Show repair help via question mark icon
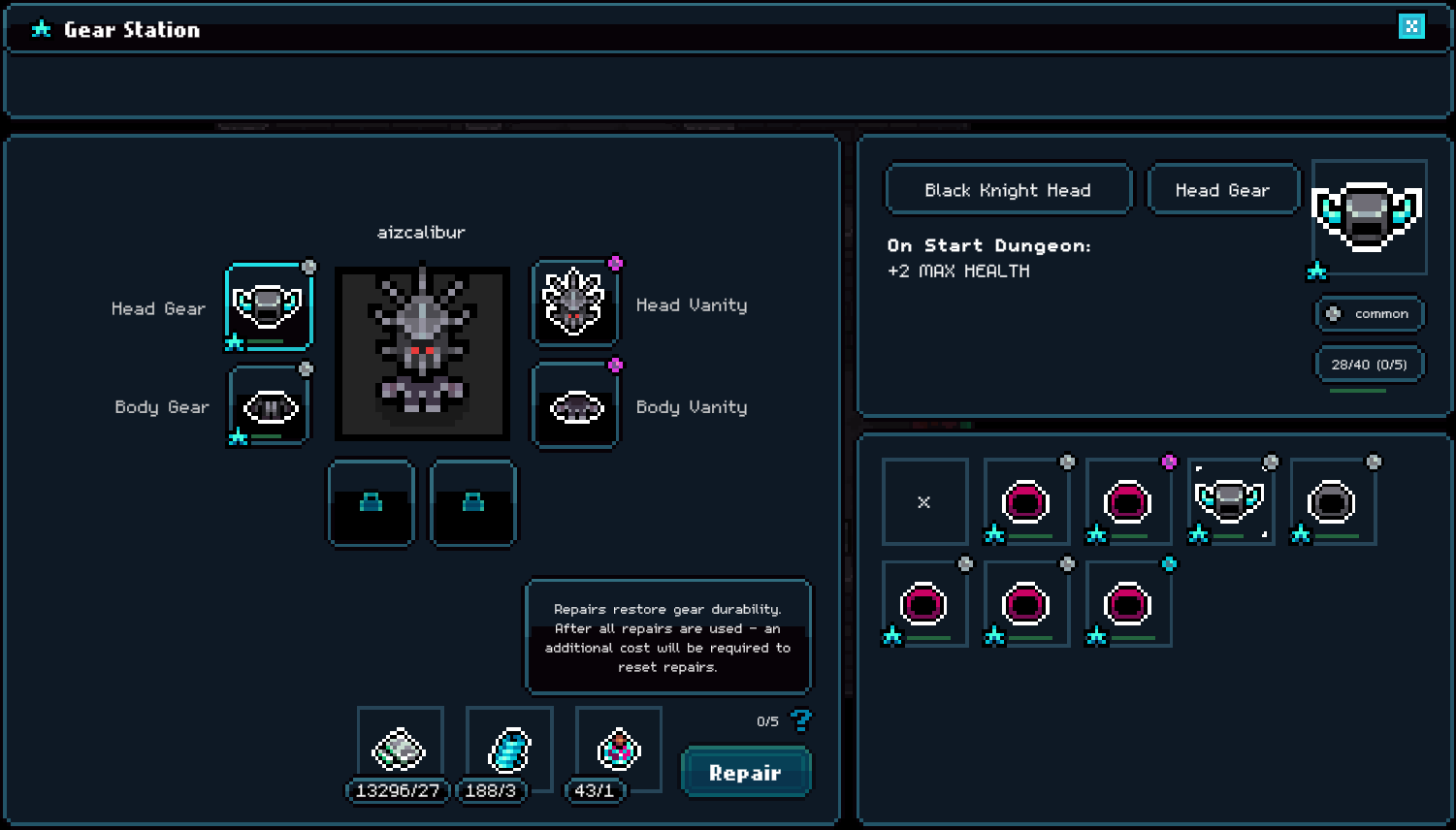The image size is (1456, 830). pos(801,720)
